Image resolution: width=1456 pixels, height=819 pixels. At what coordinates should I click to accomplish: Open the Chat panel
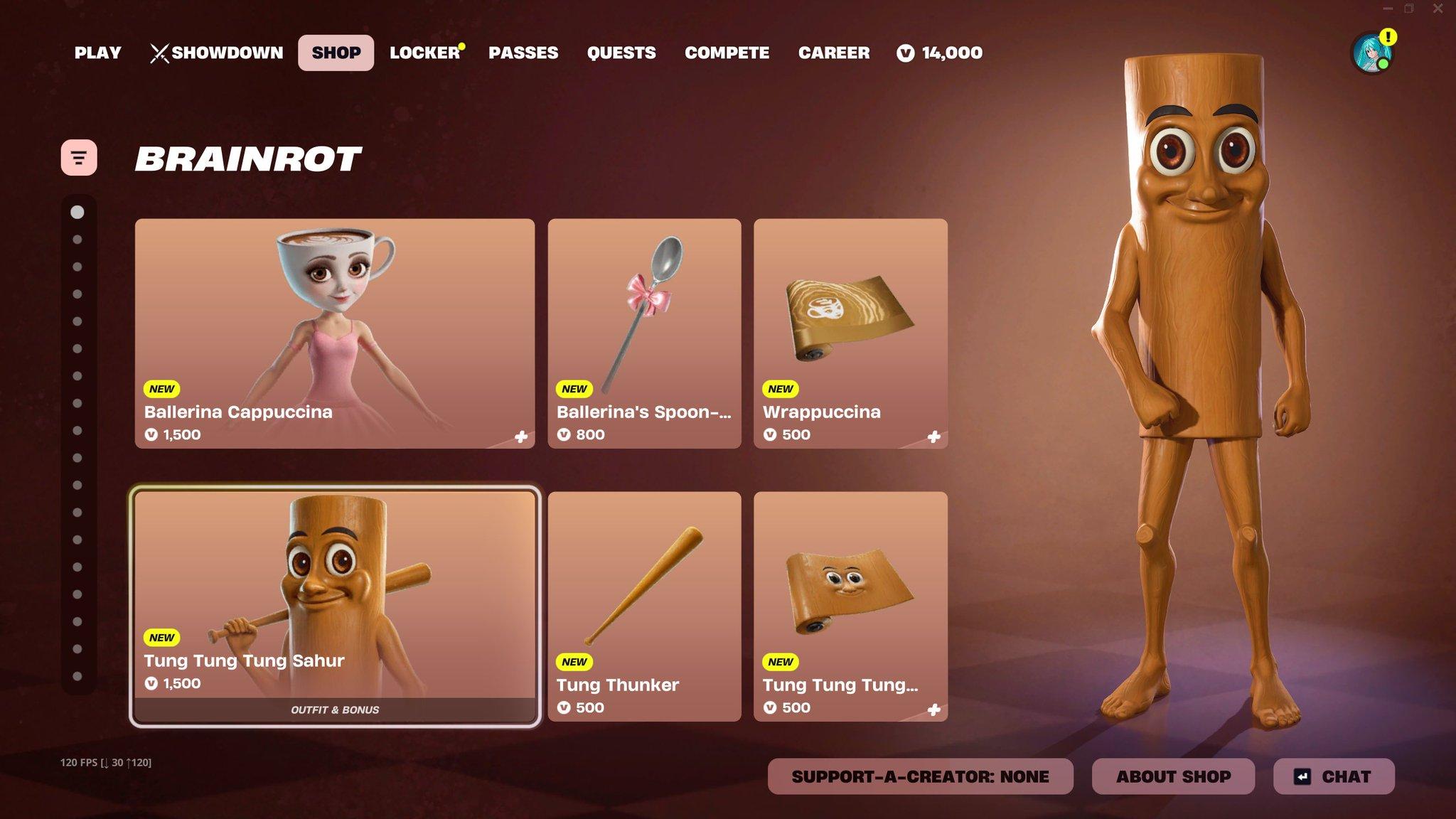(1334, 776)
